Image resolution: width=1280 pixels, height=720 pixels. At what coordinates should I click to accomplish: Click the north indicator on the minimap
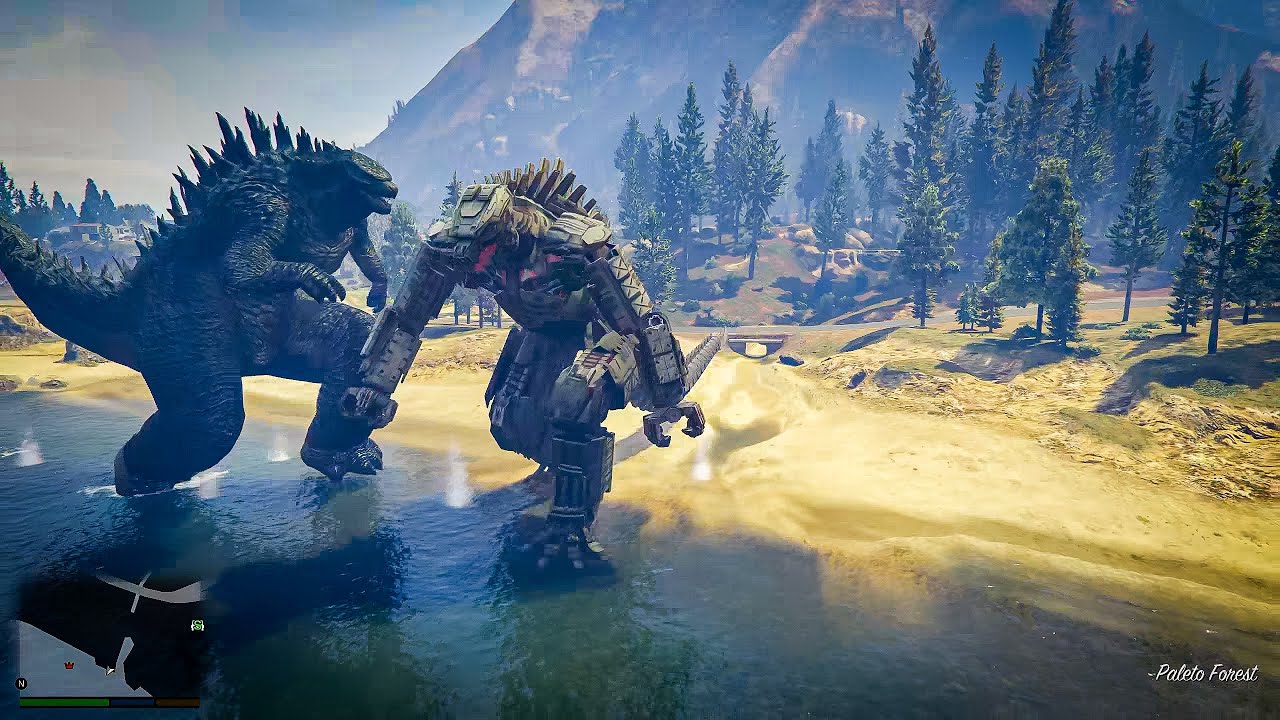coord(21,683)
